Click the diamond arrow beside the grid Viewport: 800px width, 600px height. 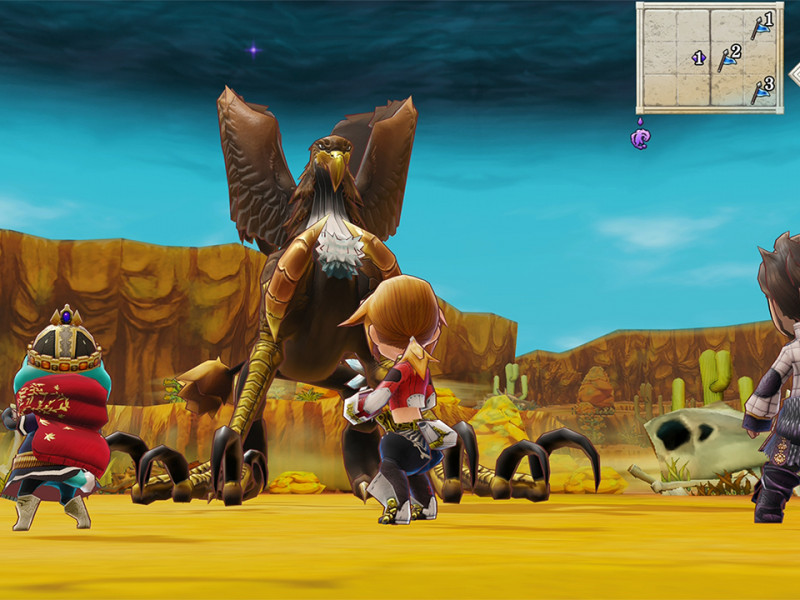click(794, 73)
